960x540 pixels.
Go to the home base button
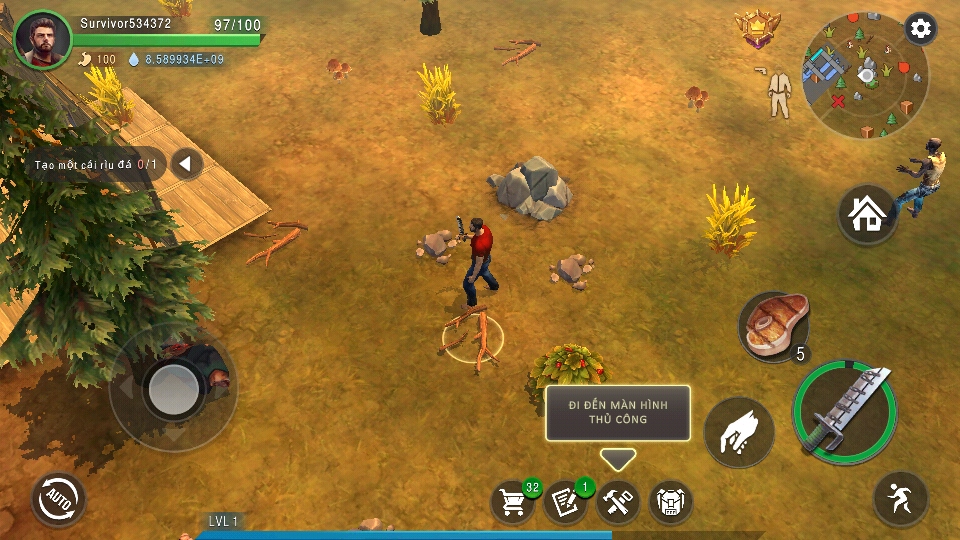866,214
